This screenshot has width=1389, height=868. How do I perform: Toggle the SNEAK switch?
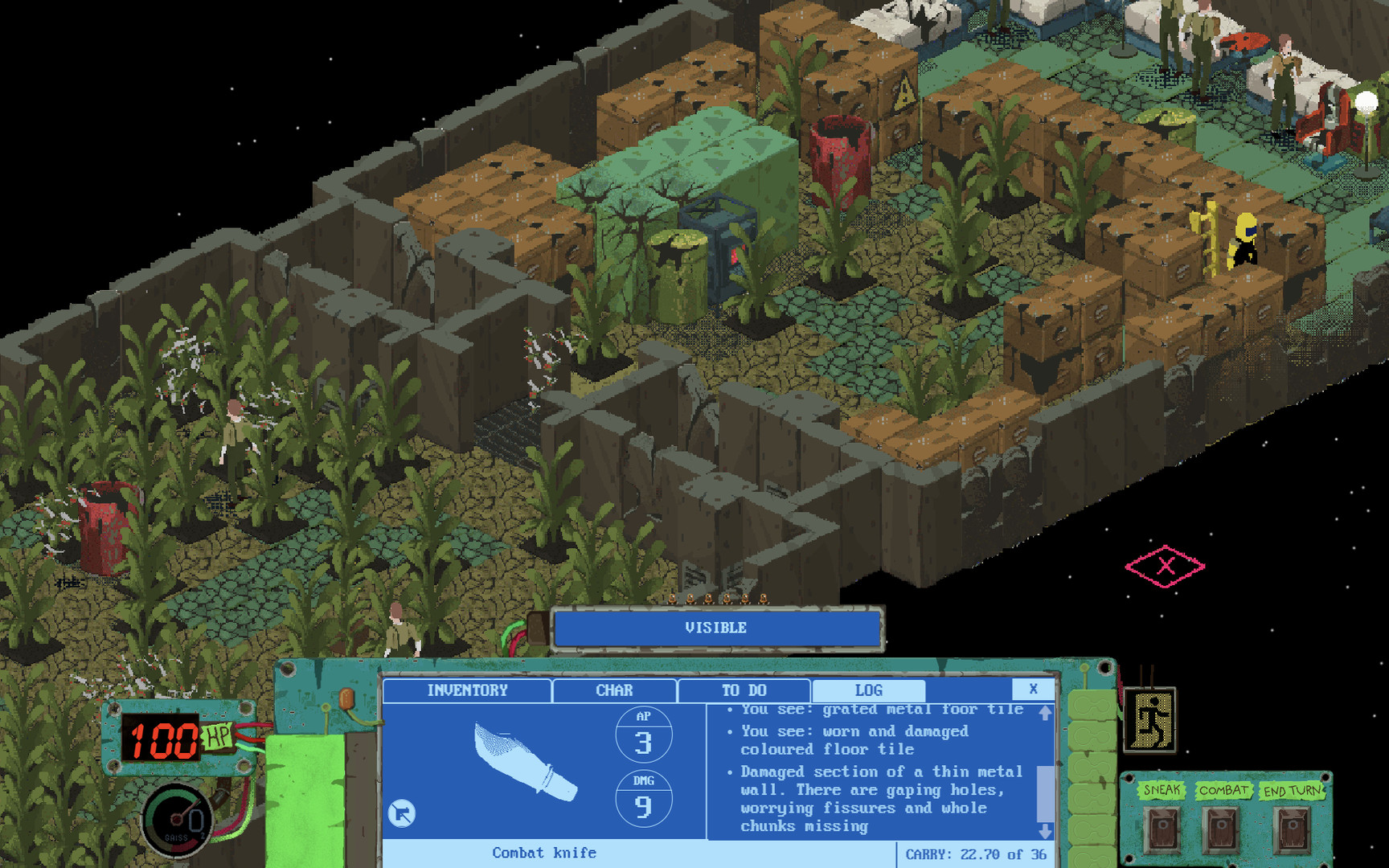(x=1162, y=828)
